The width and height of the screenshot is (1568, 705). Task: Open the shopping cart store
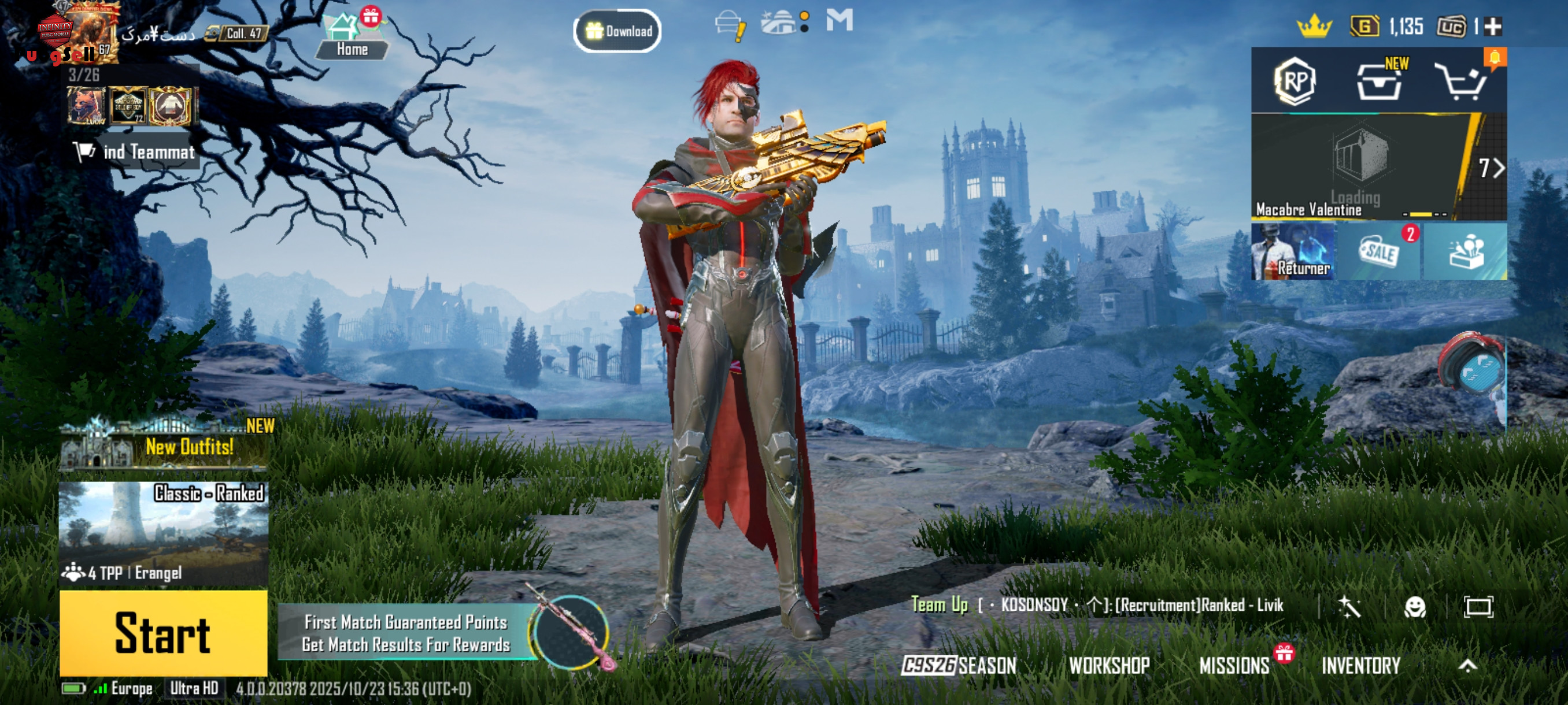click(1462, 81)
